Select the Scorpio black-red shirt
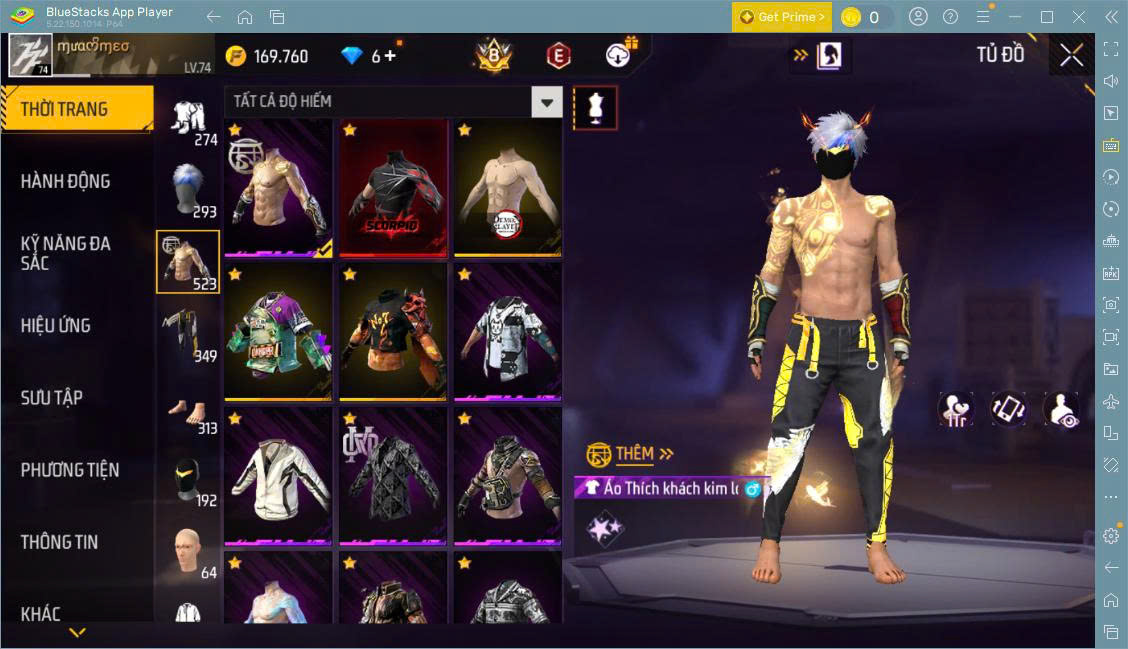This screenshot has height=649, width=1128. (x=393, y=188)
